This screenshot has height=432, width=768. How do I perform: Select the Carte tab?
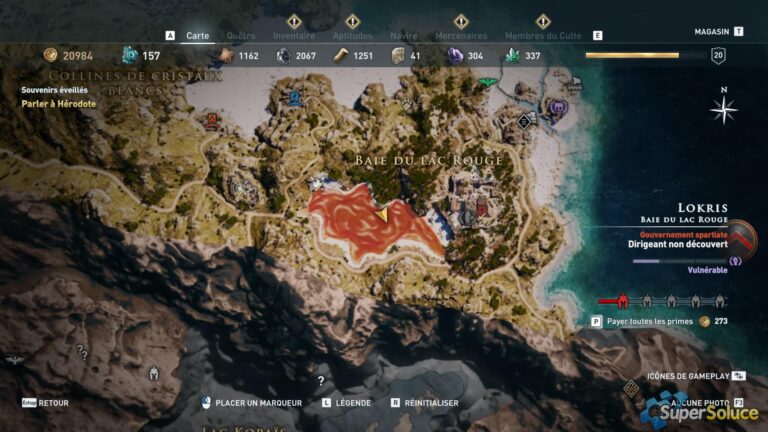click(x=198, y=35)
